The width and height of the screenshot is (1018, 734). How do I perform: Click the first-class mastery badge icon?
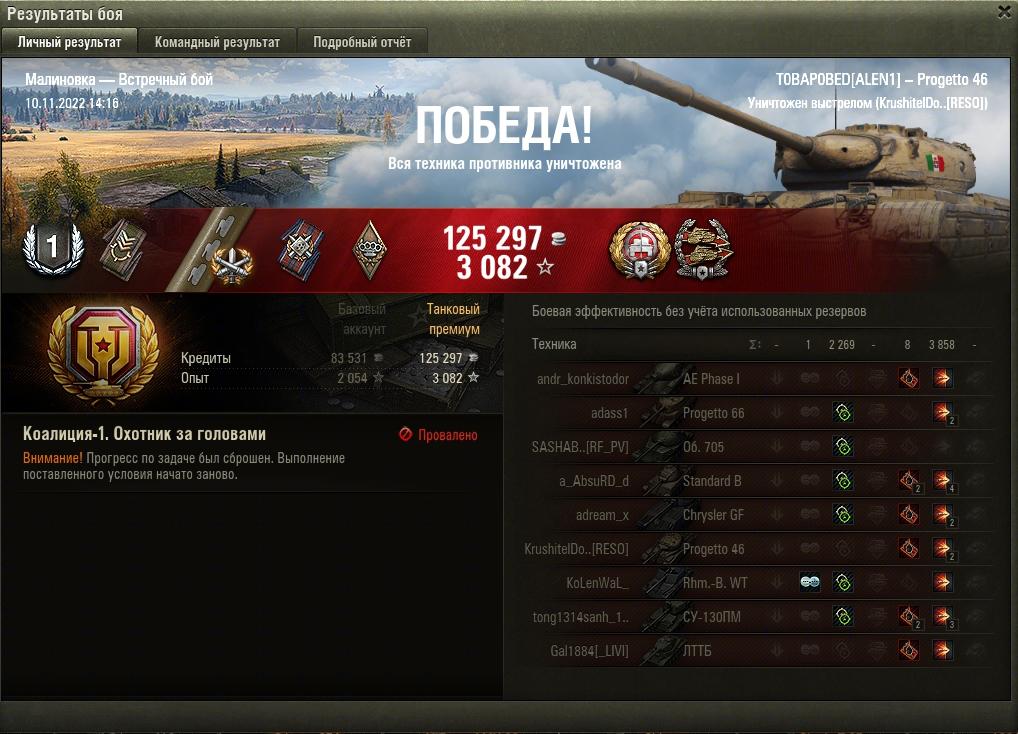tap(51, 247)
